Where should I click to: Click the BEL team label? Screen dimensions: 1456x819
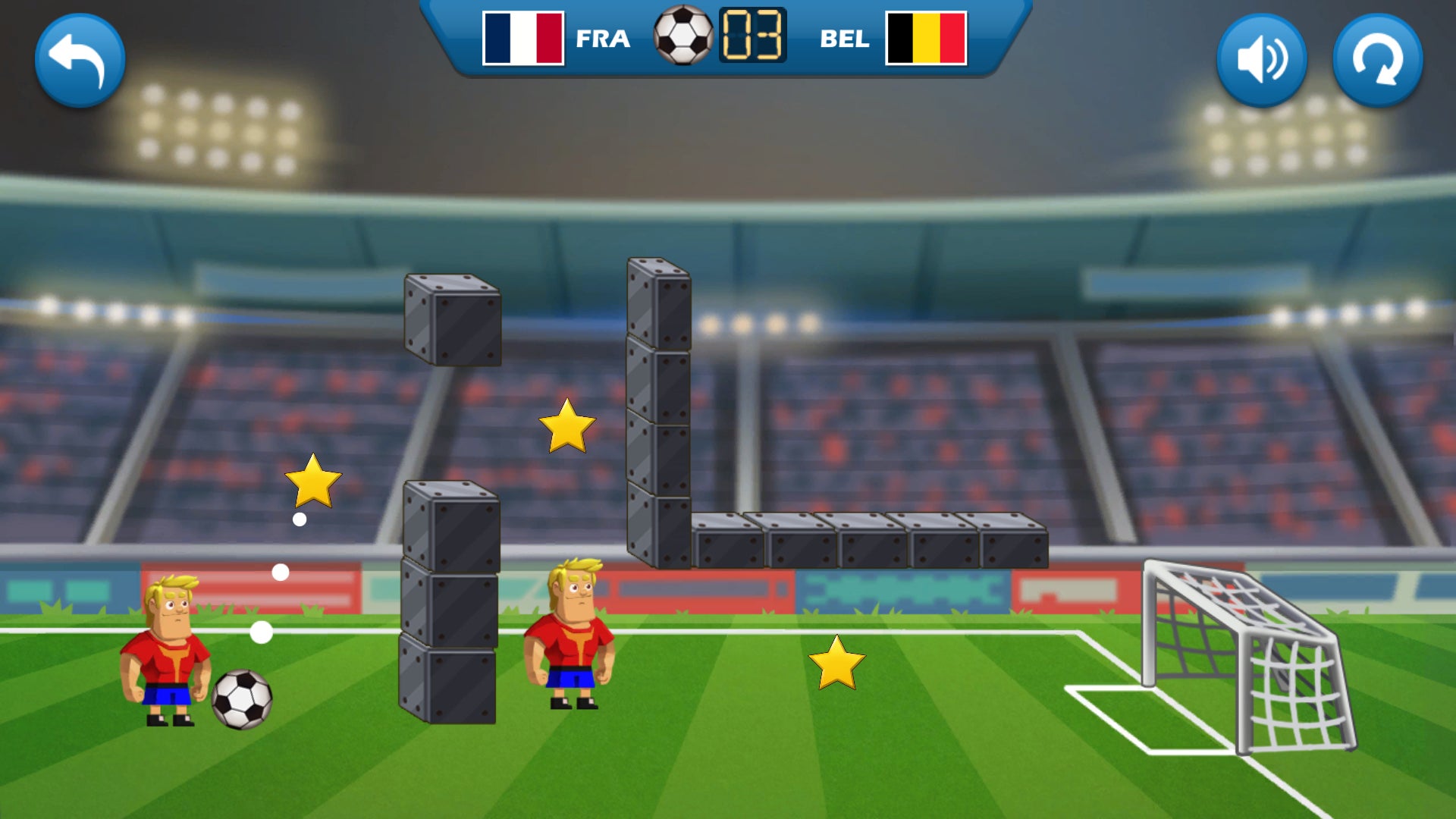coord(846,39)
